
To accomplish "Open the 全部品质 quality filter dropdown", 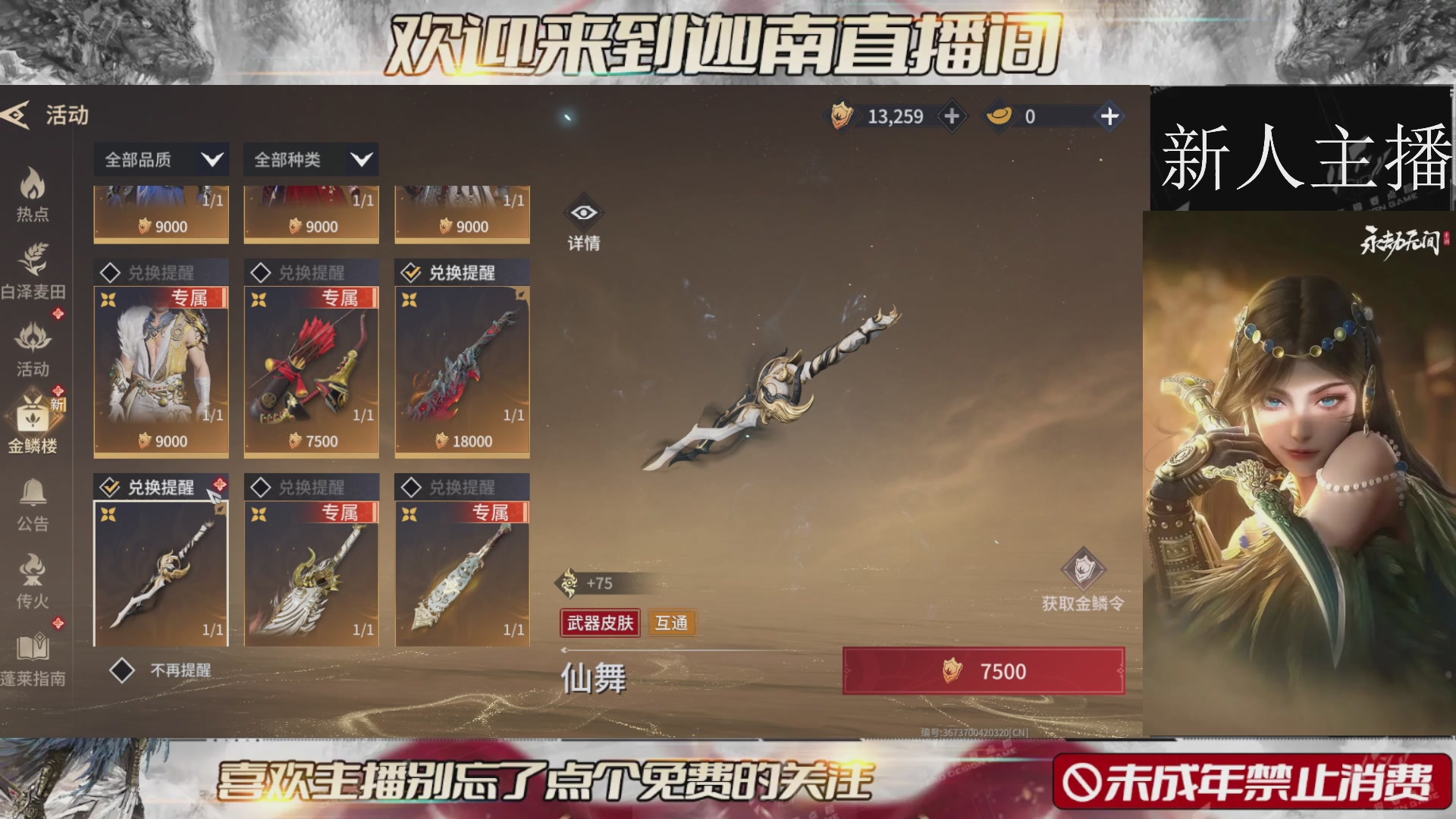I will (159, 160).
